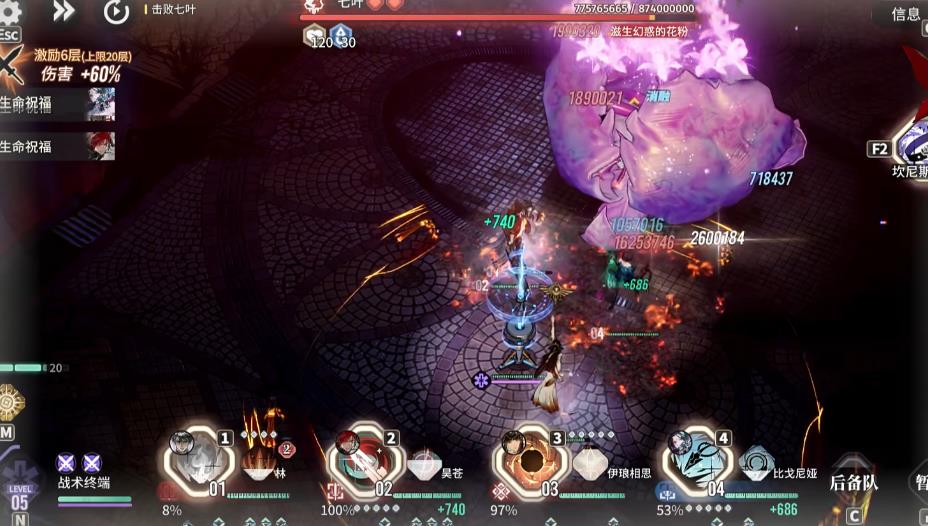This screenshot has height=526, width=928.
Task: Select character 02 昊苍 portrait
Action: (x=361, y=460)
